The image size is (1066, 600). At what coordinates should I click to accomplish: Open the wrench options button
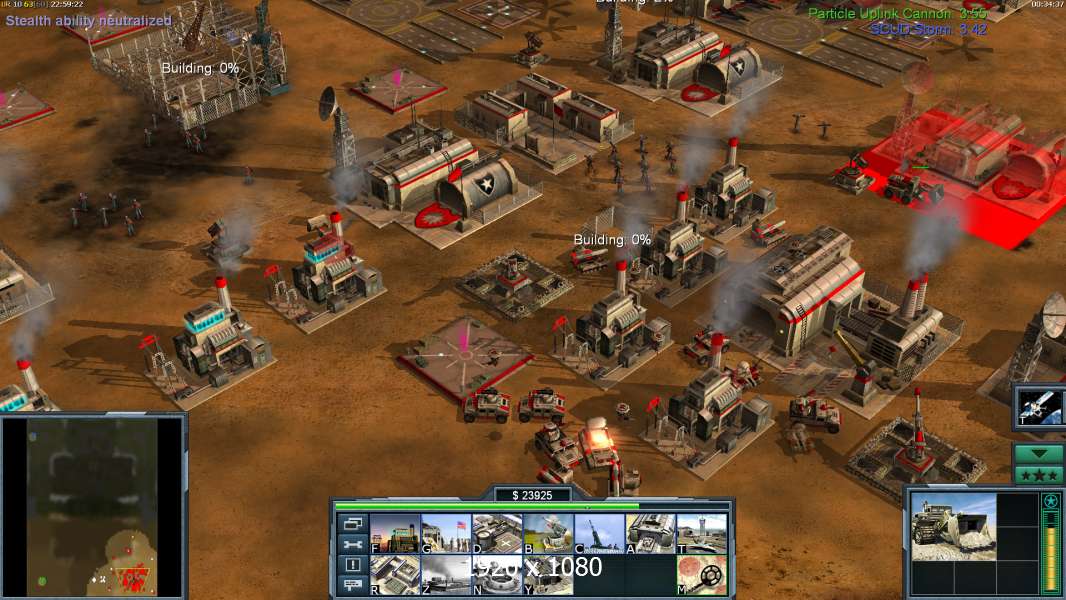click(x=352, y=544)
